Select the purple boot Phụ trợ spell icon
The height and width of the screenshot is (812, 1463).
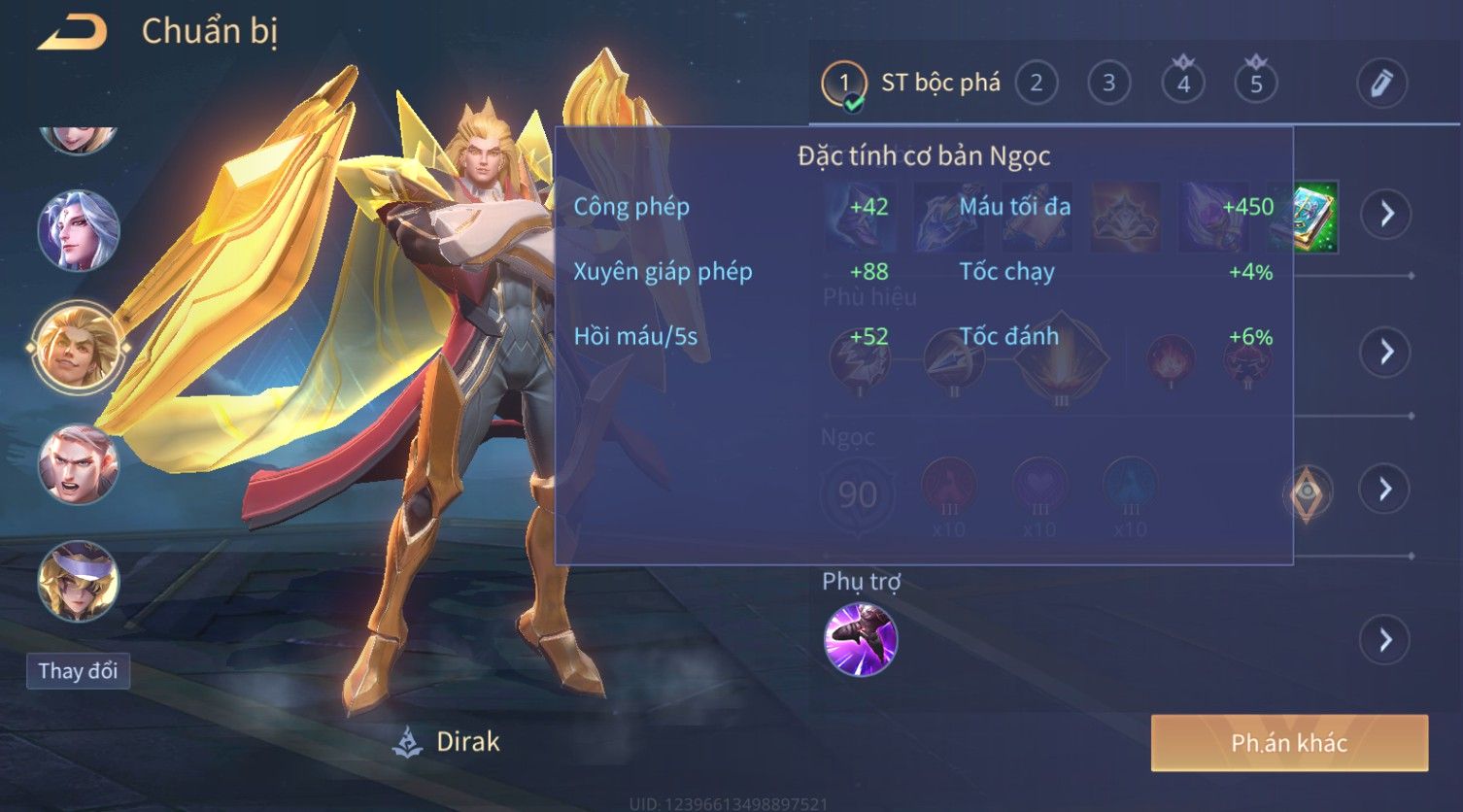pos(861,639)
